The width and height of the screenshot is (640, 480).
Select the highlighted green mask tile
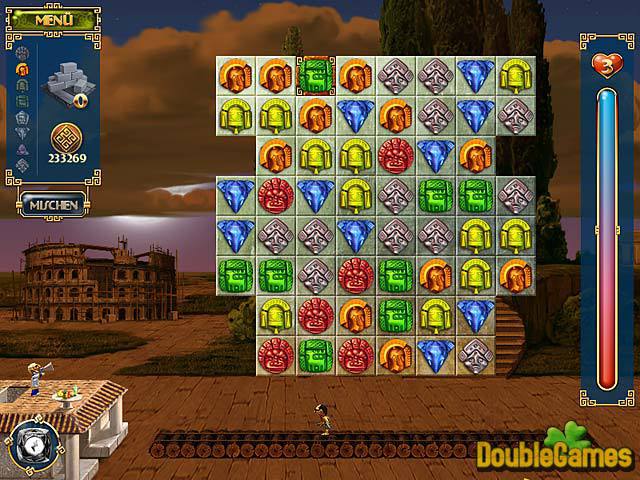click(x=316, y=75)
